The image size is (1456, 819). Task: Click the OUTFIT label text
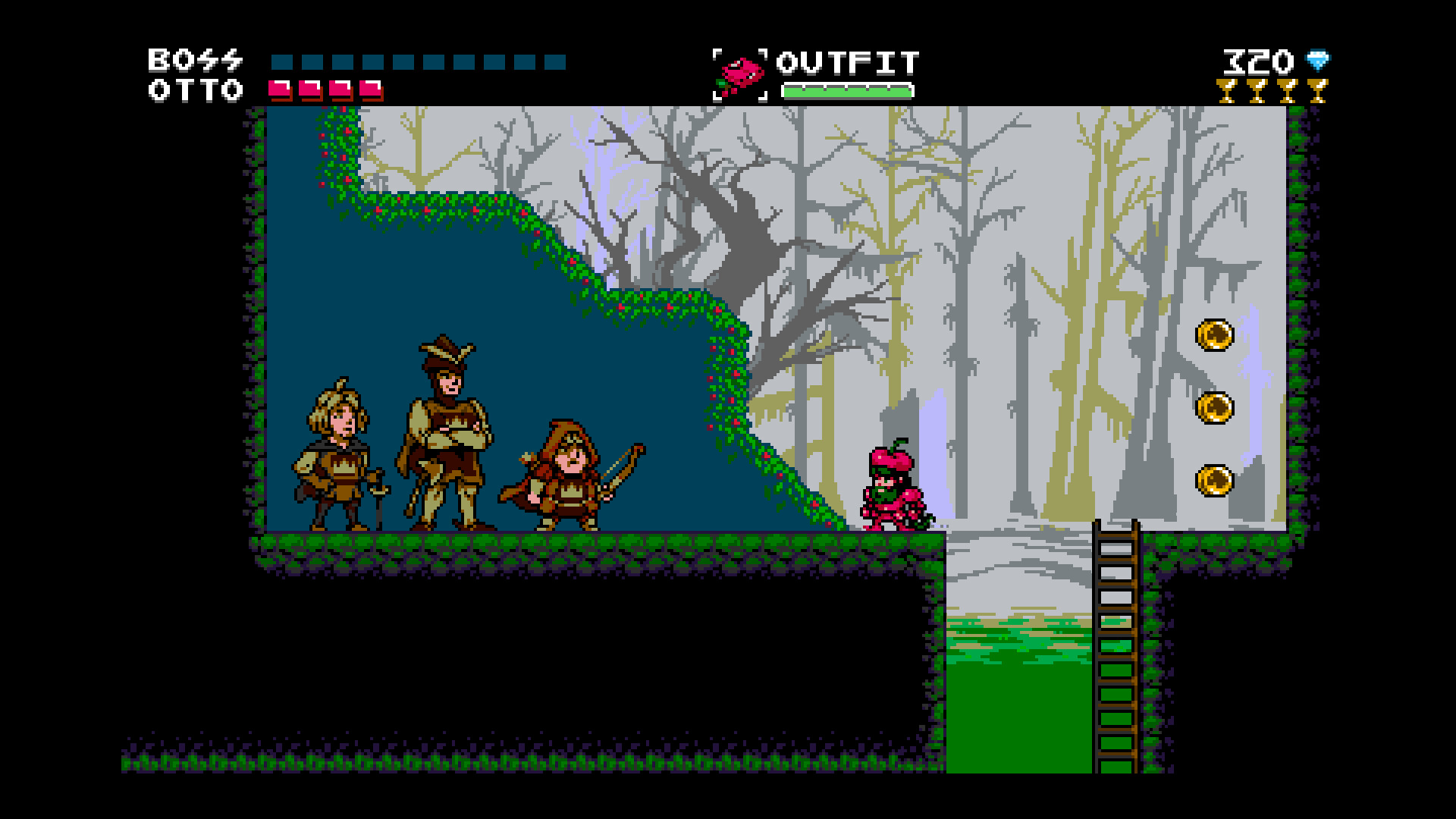pos(848,64)
